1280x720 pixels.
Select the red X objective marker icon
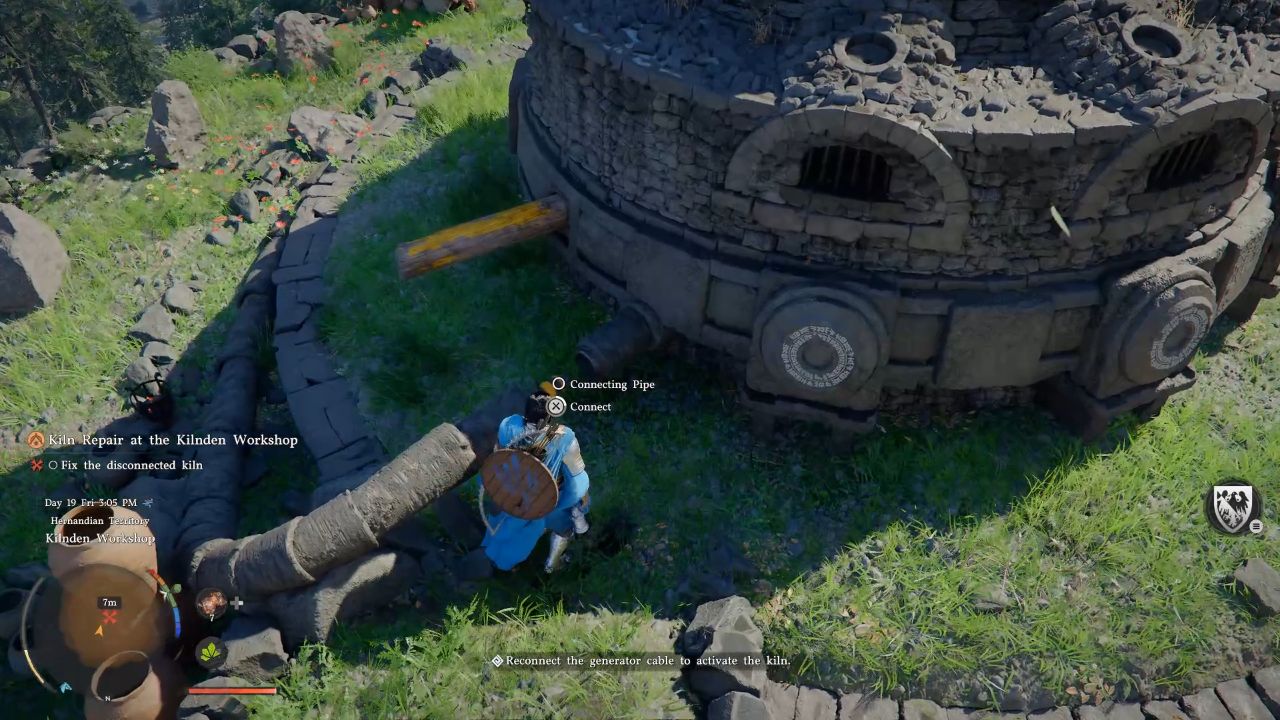coord(35,464)
